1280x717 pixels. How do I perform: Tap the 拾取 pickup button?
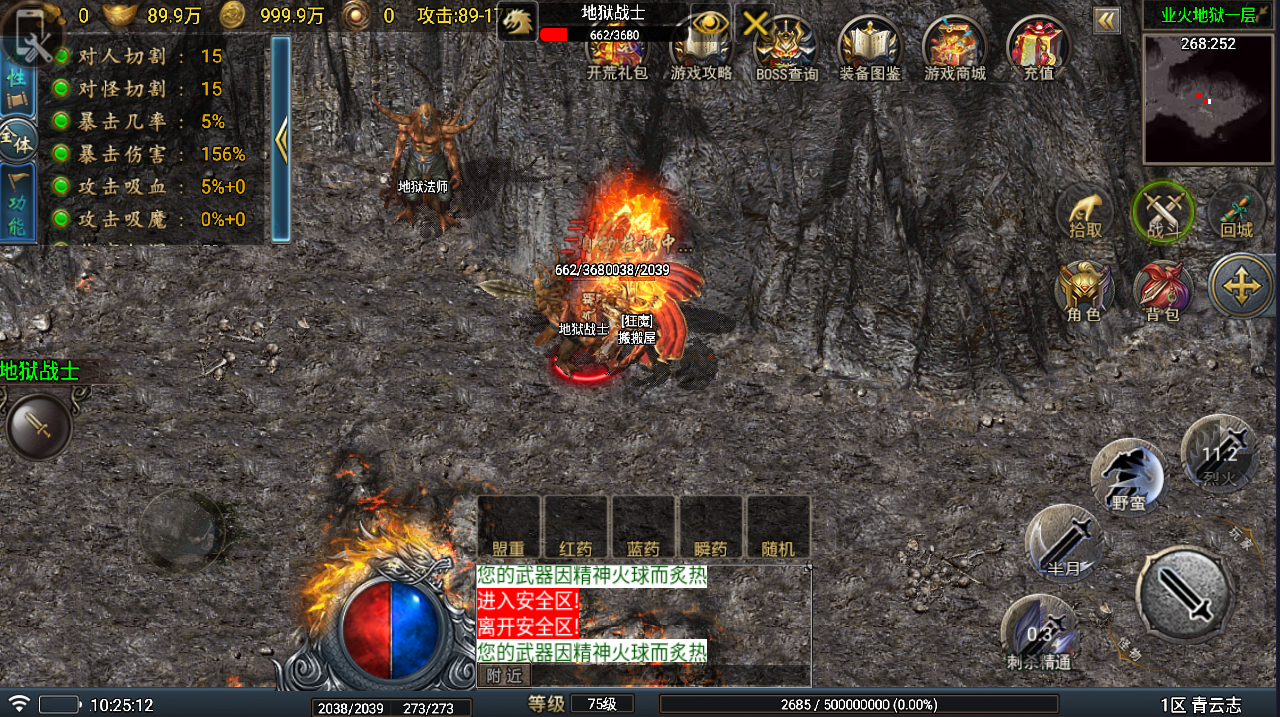tap(1086, 213)
